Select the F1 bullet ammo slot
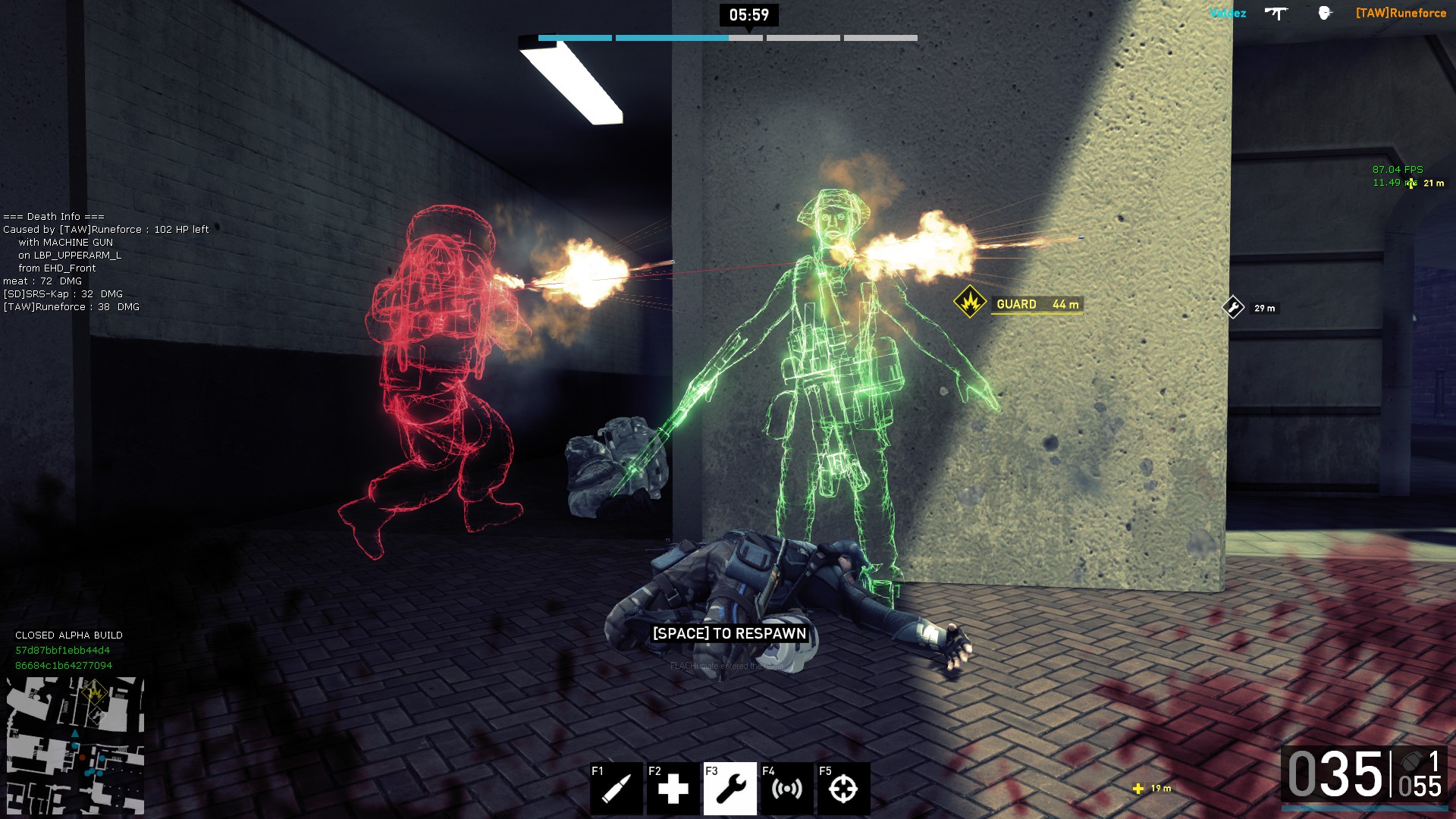 pos(617,789)
